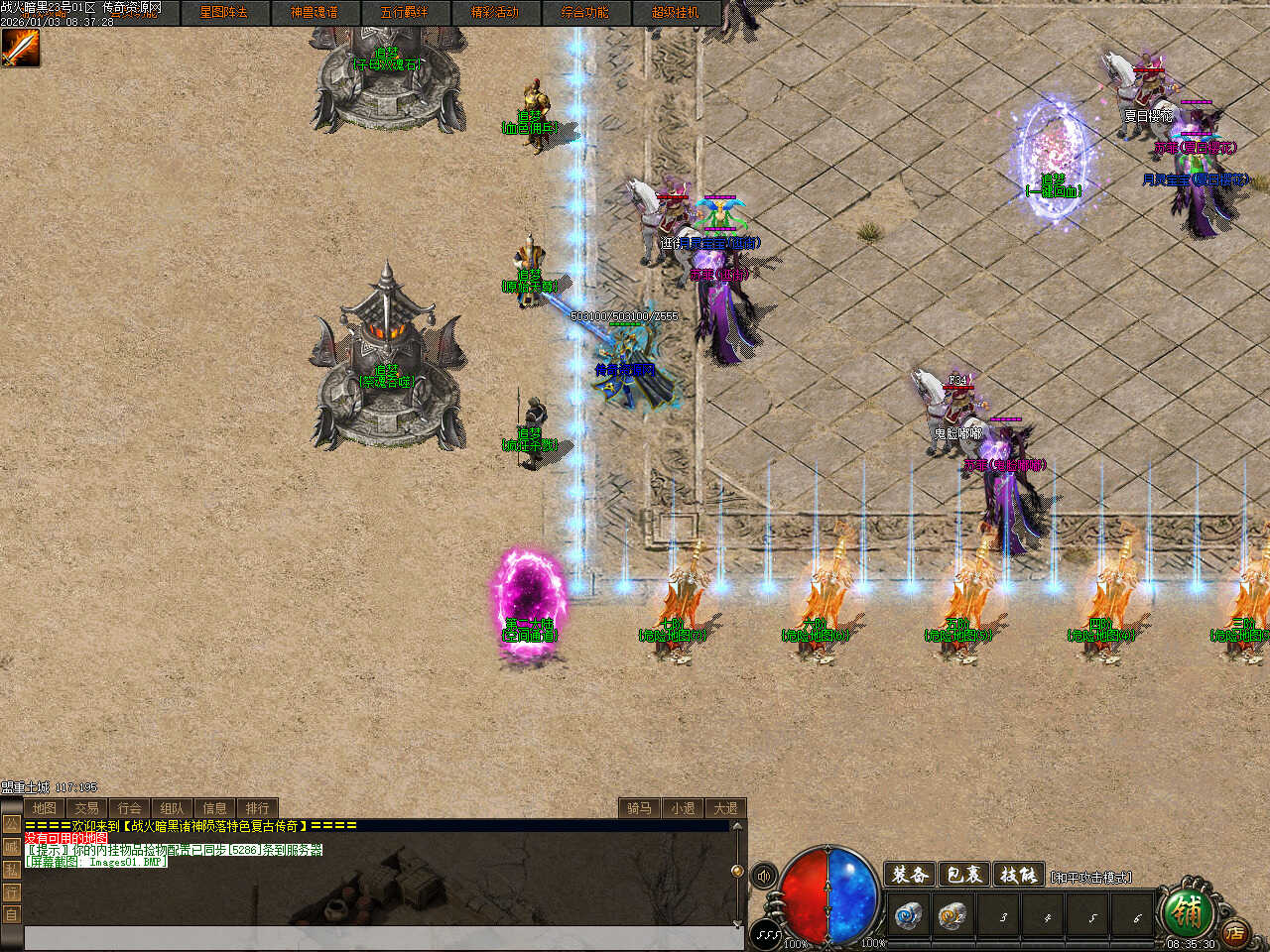Click the 大退 full logout button

point(725,808)
